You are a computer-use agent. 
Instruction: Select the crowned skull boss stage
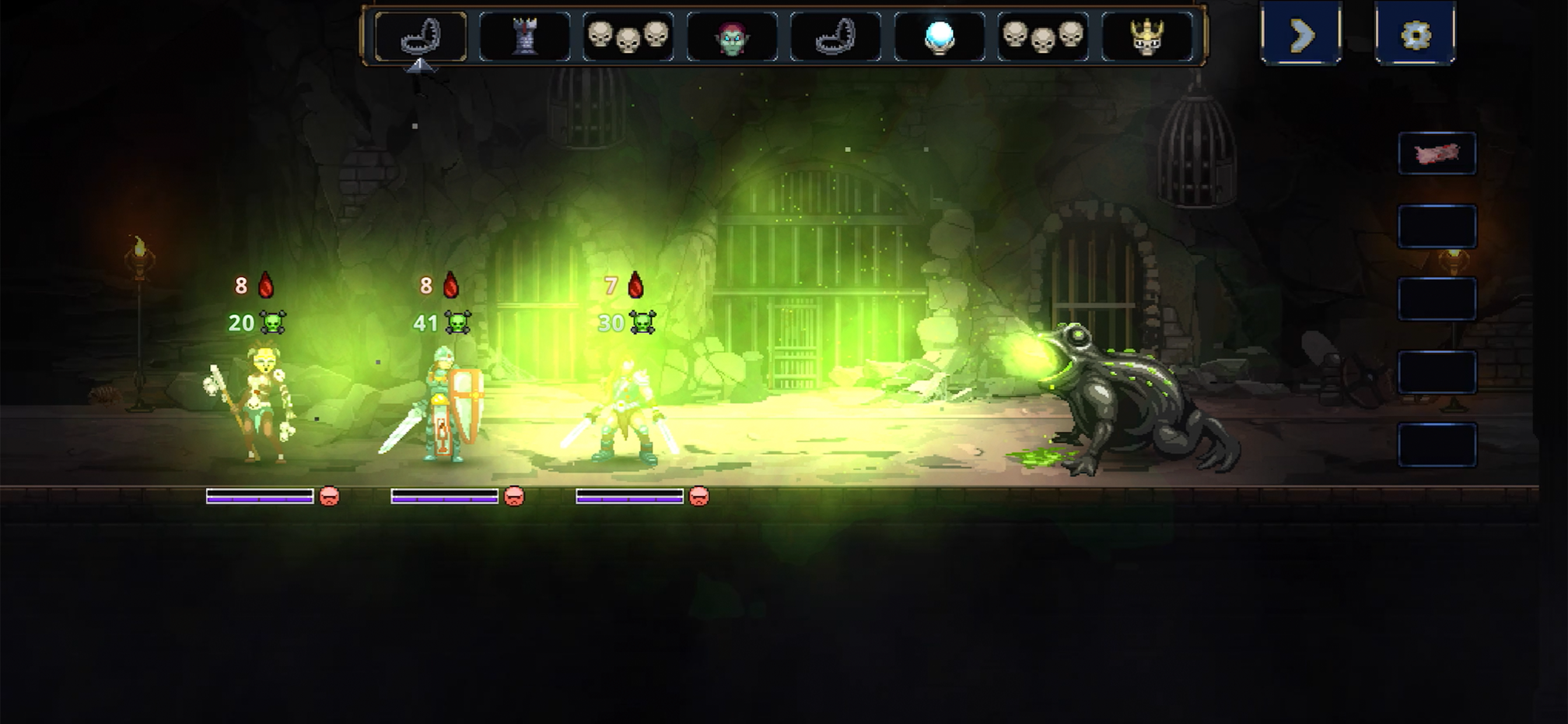[x=1147, y=37]
